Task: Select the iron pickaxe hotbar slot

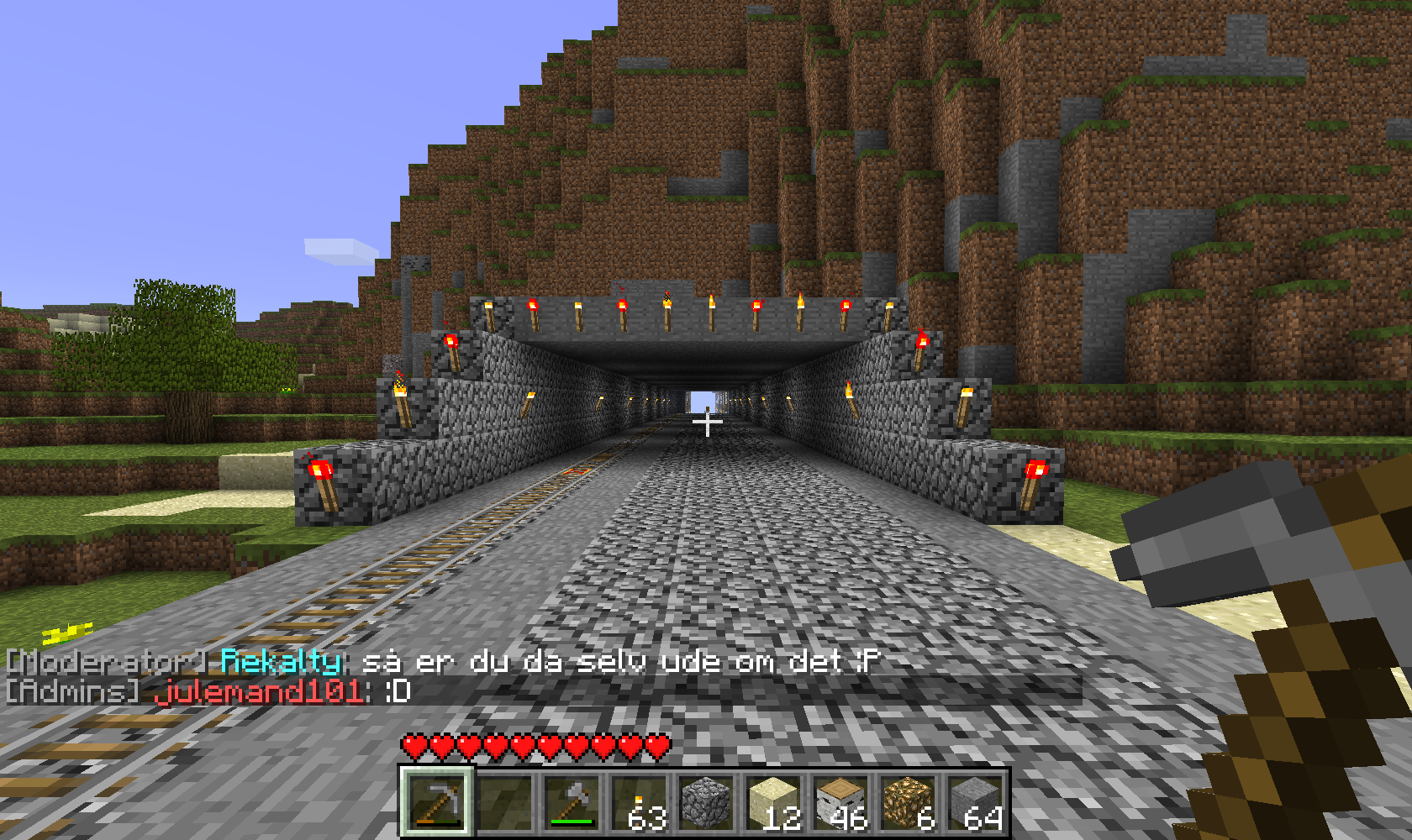Action: tap(436, 802)
